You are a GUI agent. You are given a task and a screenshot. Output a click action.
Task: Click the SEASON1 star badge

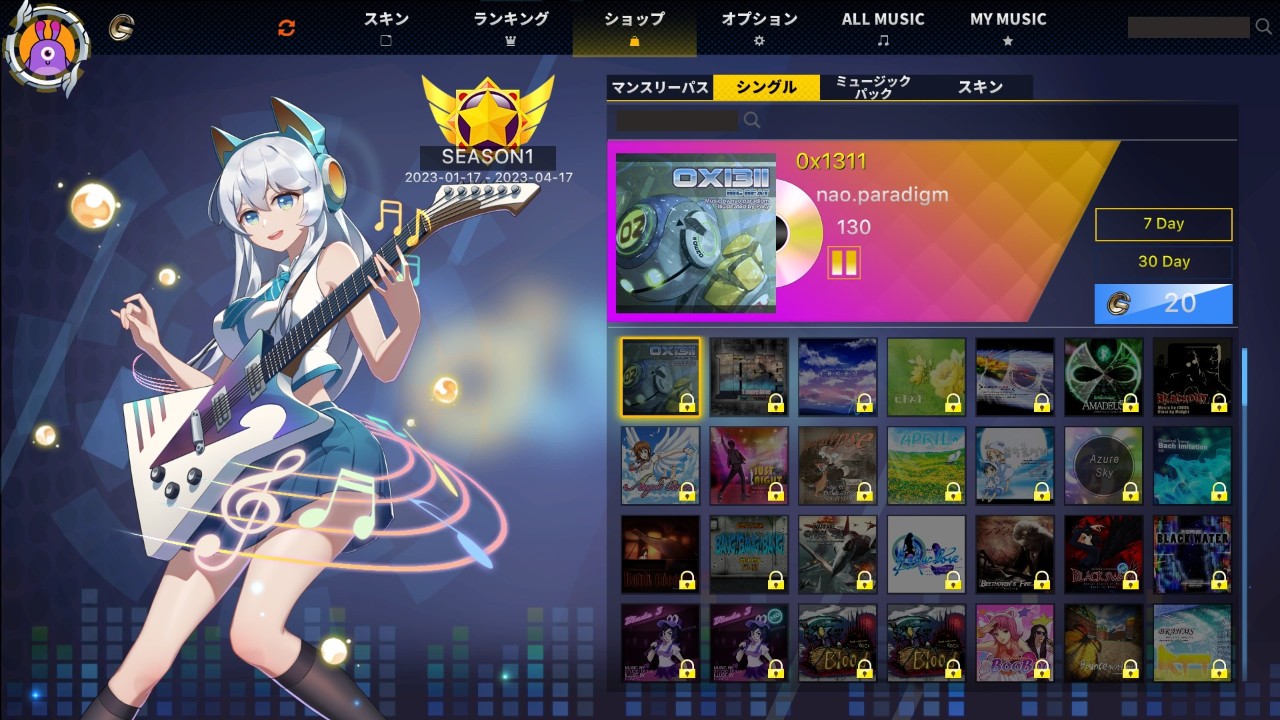487,113
